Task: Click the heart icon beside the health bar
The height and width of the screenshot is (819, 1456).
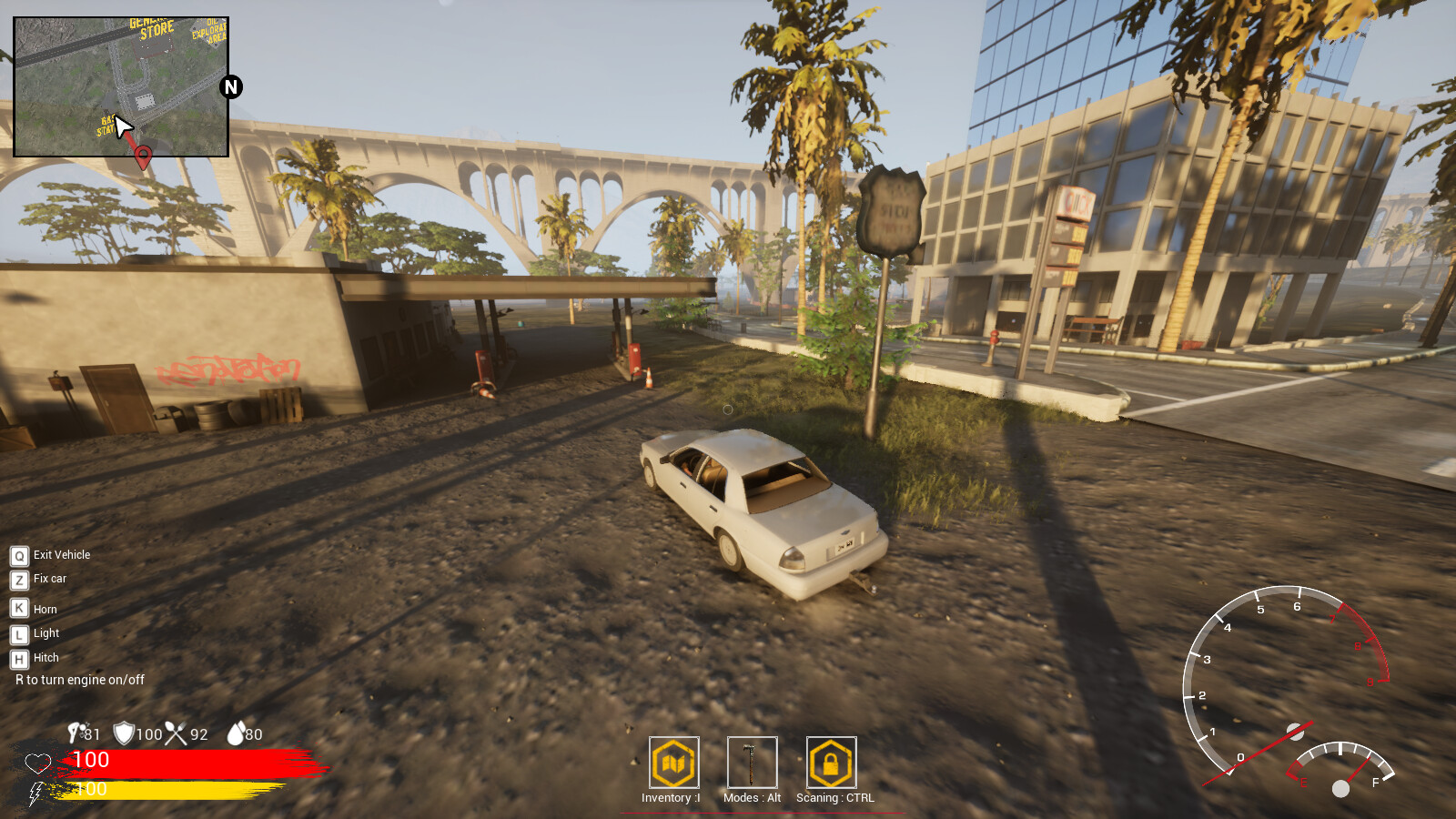Action: (x=36, y=763)
